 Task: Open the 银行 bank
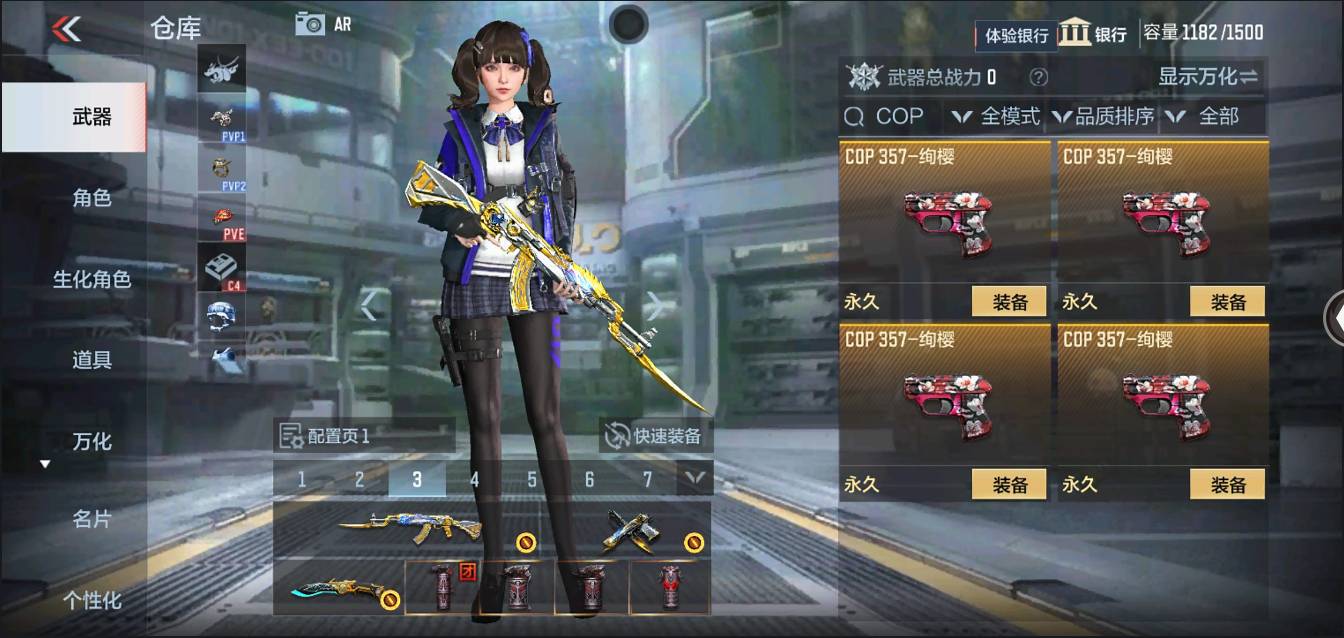[1093, 33]
